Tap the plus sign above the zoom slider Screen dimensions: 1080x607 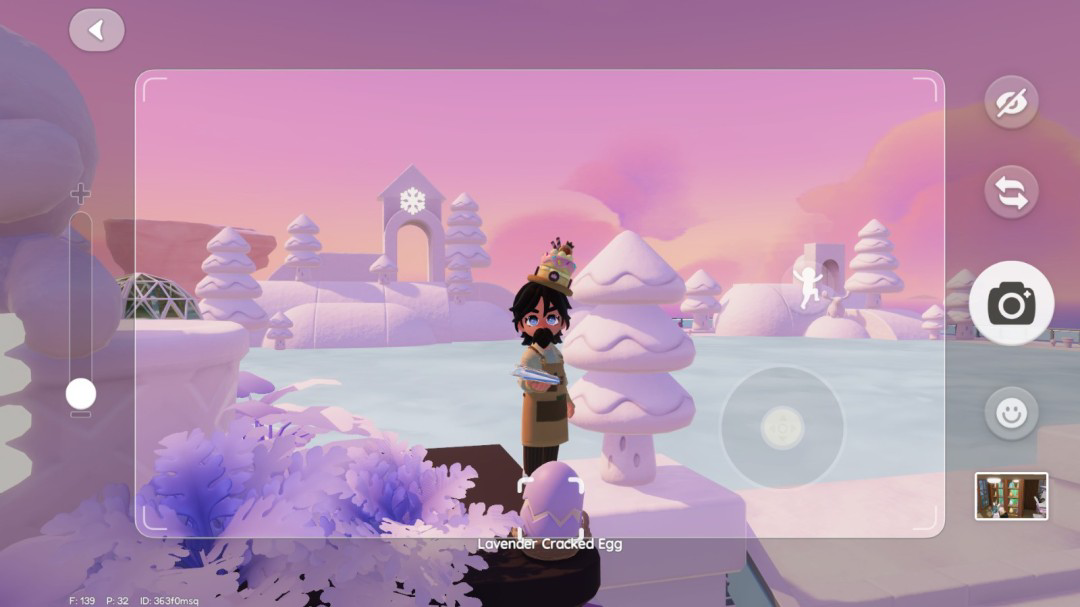(81, 194)
